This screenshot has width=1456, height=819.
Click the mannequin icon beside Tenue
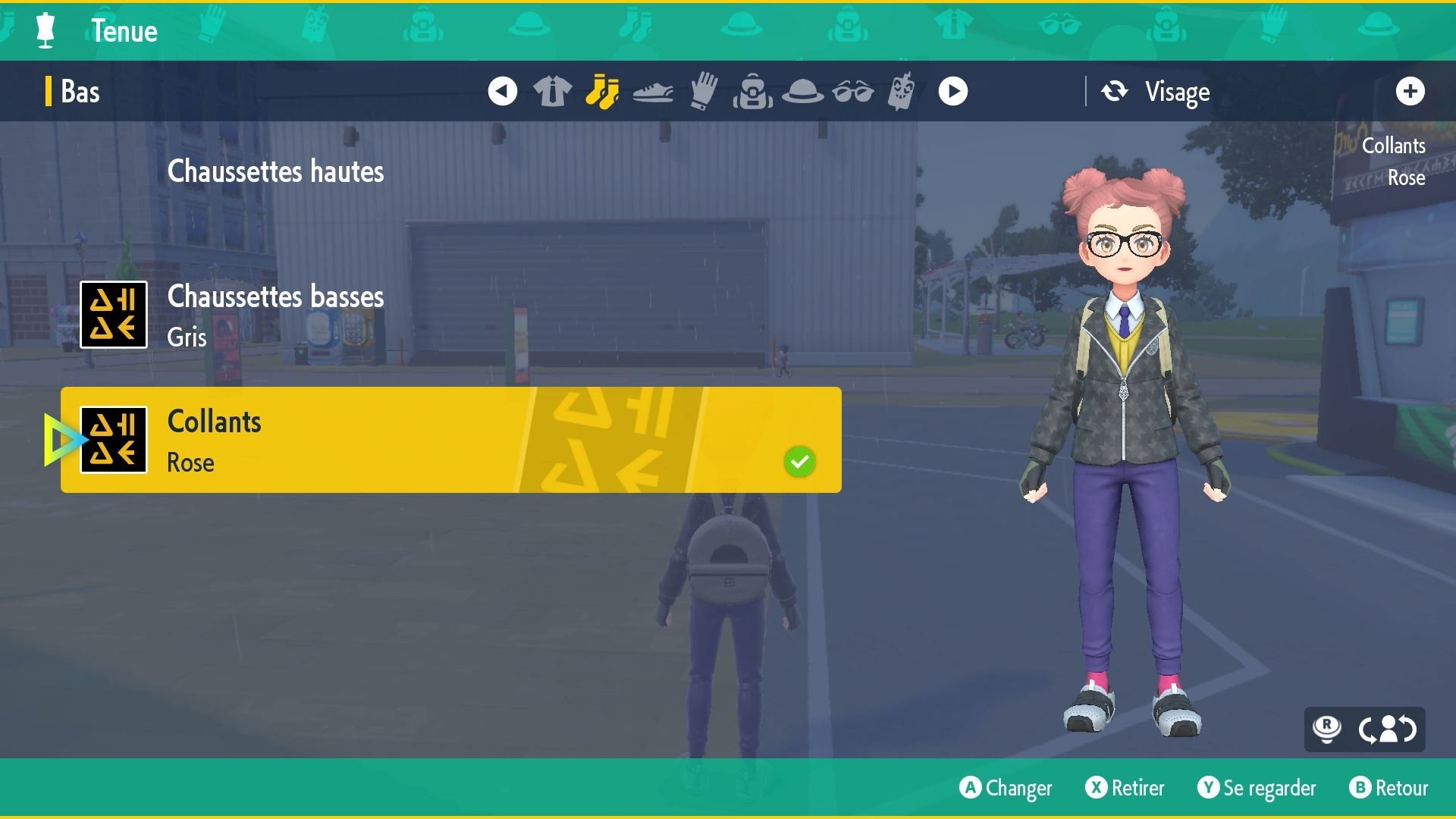(x=45, y=30)
